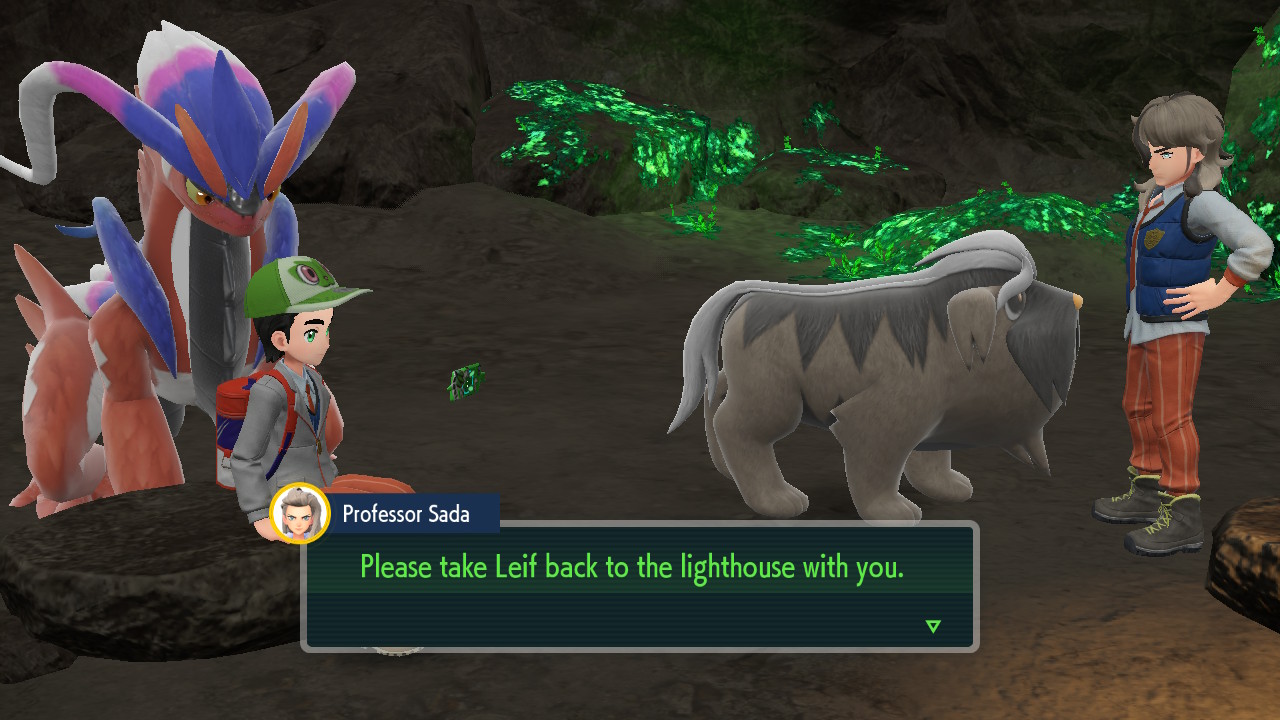Click Professor Sada's dialogue text box
This screenshot has height=720, width=1280.
[x=639, y=586]
